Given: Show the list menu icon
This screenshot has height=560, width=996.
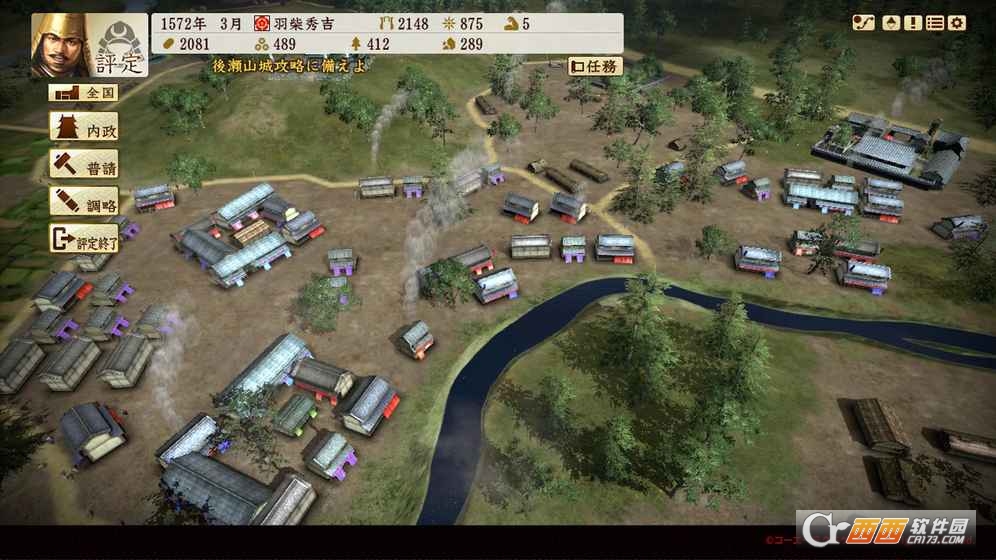Looking at the screenshot, I should click(935, 23).
